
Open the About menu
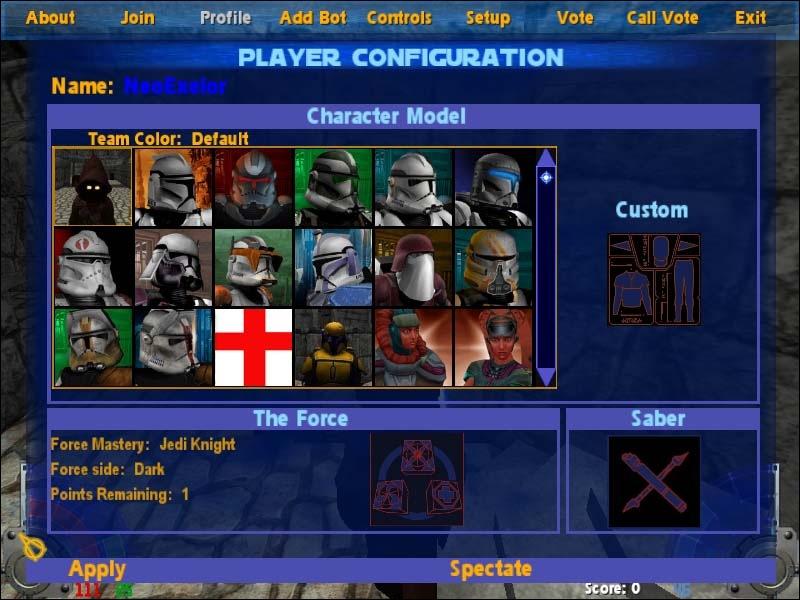pyautogui.click(x=50, y=18)
